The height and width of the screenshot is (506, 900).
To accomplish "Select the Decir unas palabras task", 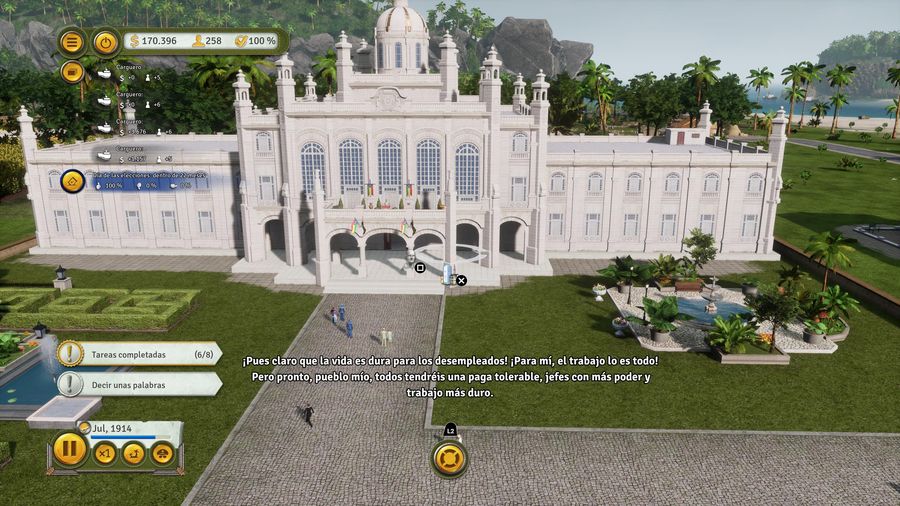I will coord(139,384).
